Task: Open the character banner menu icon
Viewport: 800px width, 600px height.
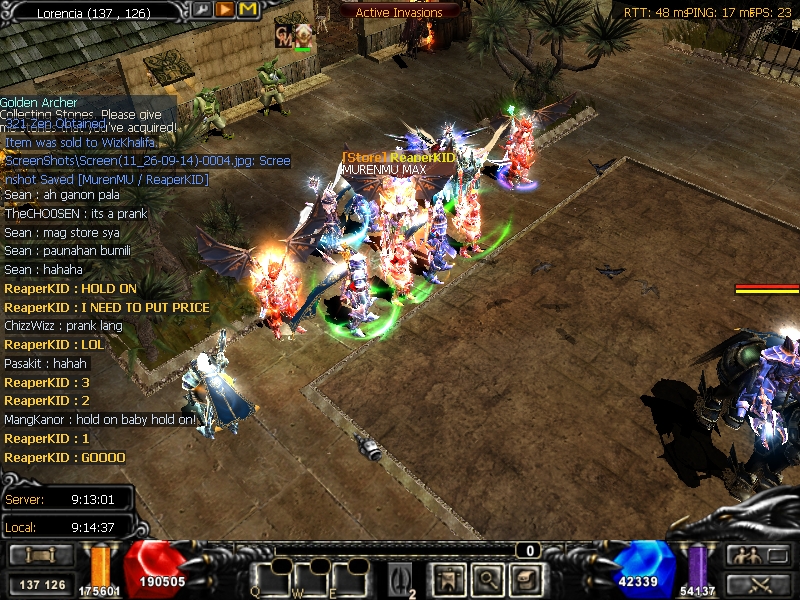Action: coord(449,578)
